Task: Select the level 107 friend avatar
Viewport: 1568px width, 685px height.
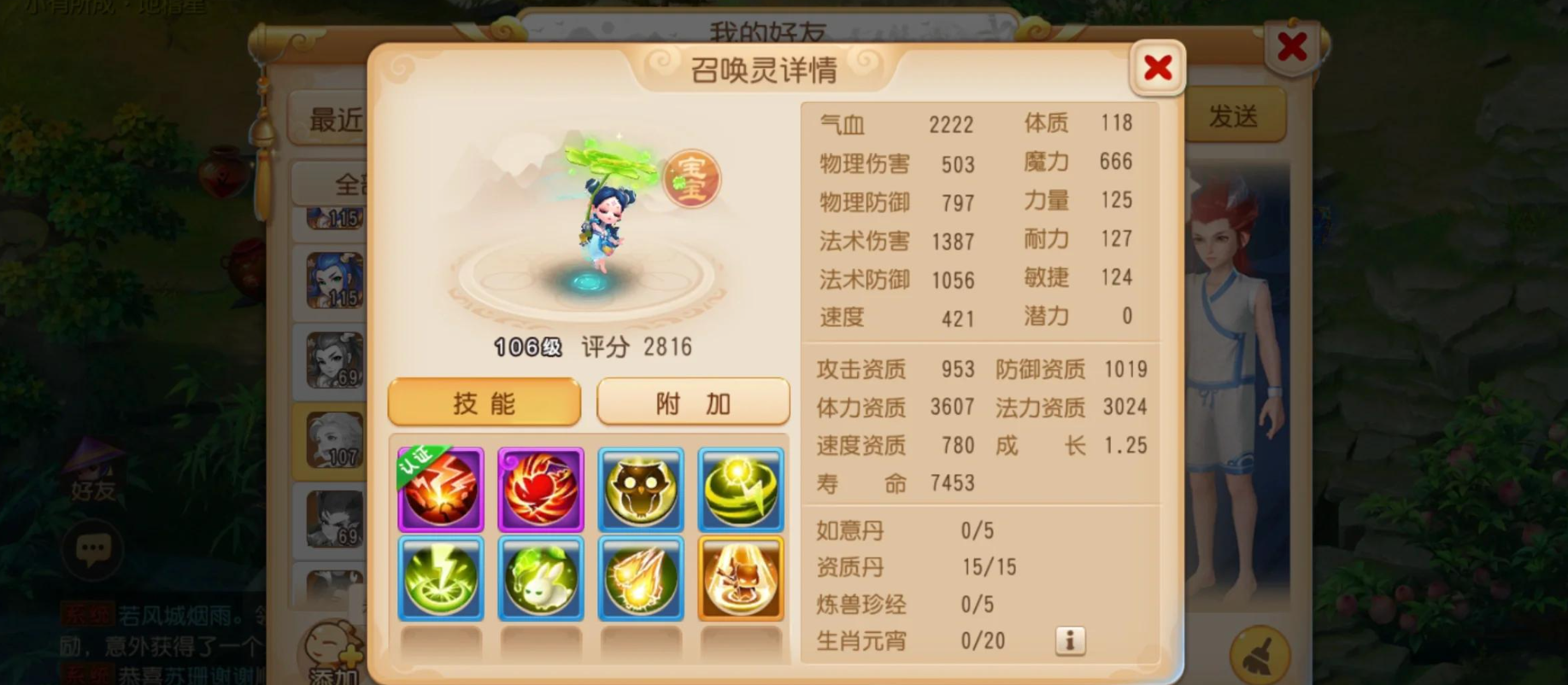Action: (333, 438)
